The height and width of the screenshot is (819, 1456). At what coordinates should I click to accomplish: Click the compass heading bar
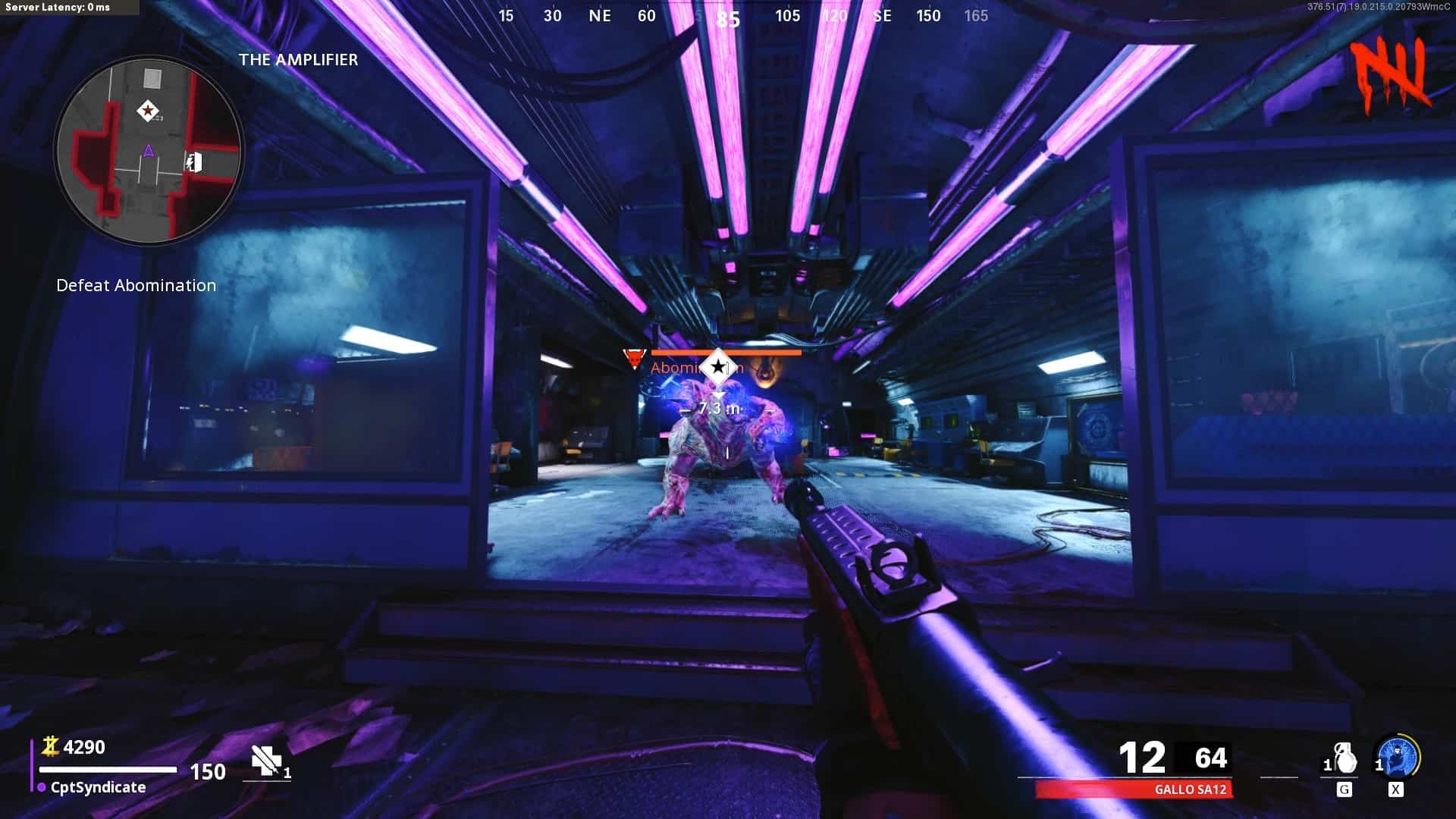740,16
